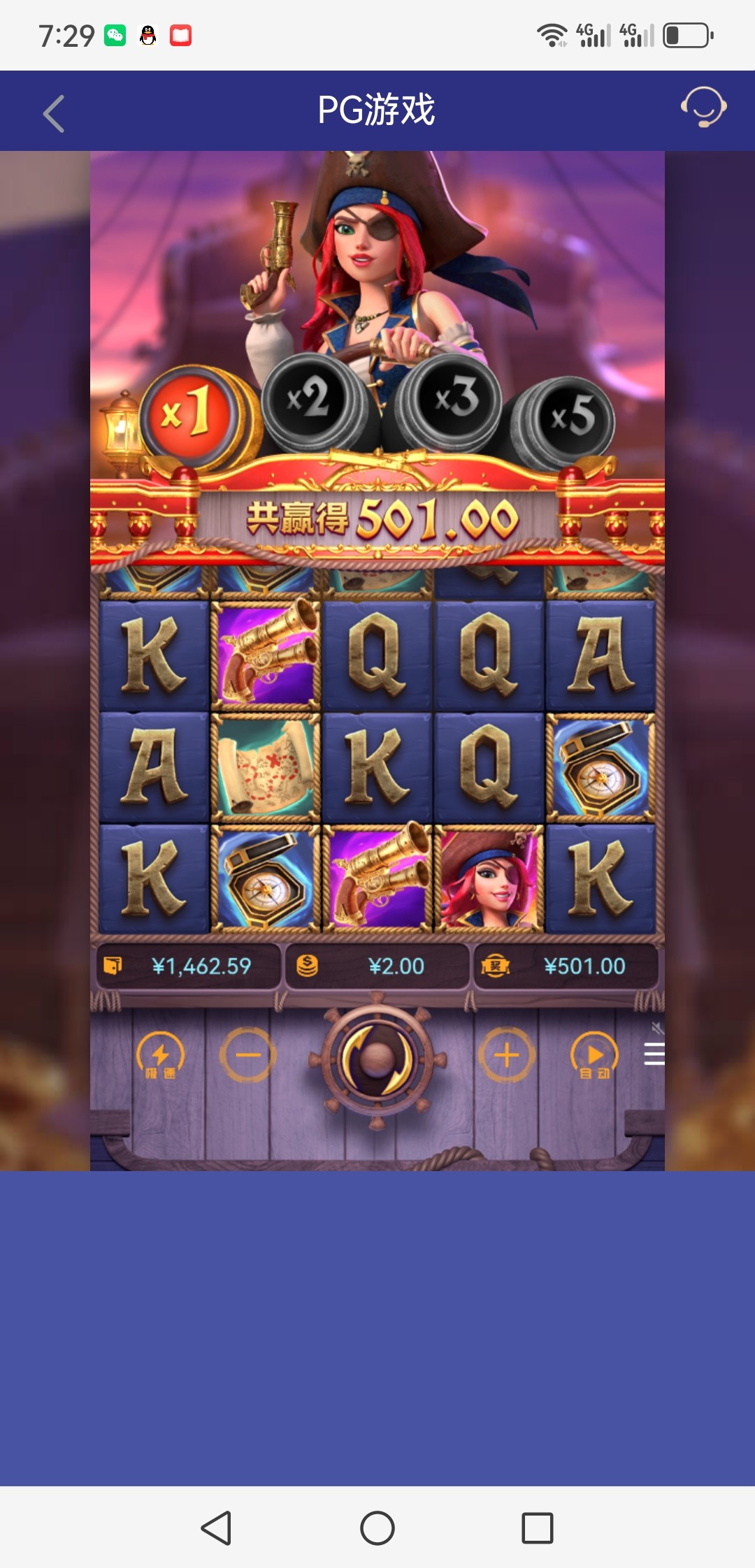Open customer service via the headset icon
The image size is (755, 1568).
703,107
